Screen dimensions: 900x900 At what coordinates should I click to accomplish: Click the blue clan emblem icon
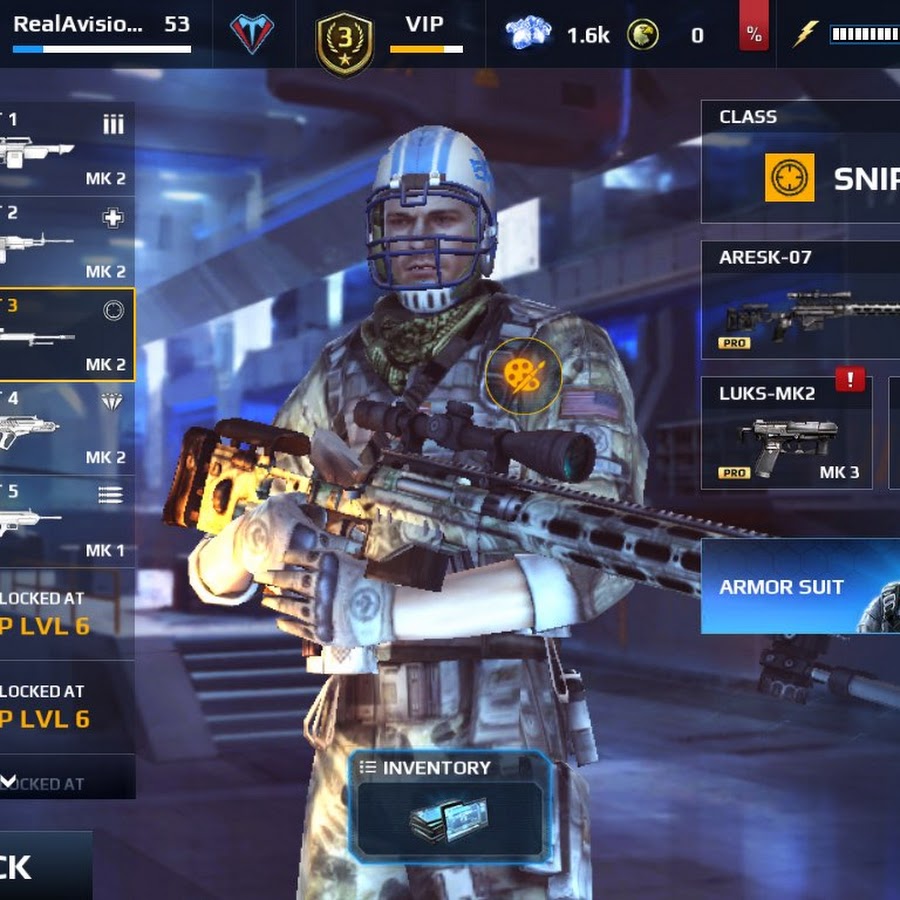pos(251,34)
